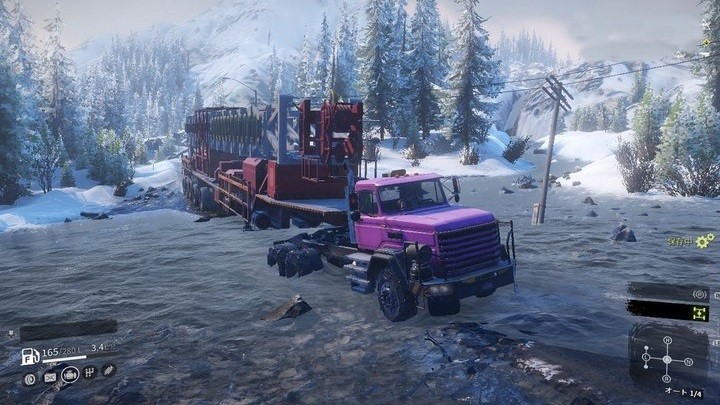Open the fuel pump icon
Viewport: 720px width, 405px height.
(x=30, y=355)
